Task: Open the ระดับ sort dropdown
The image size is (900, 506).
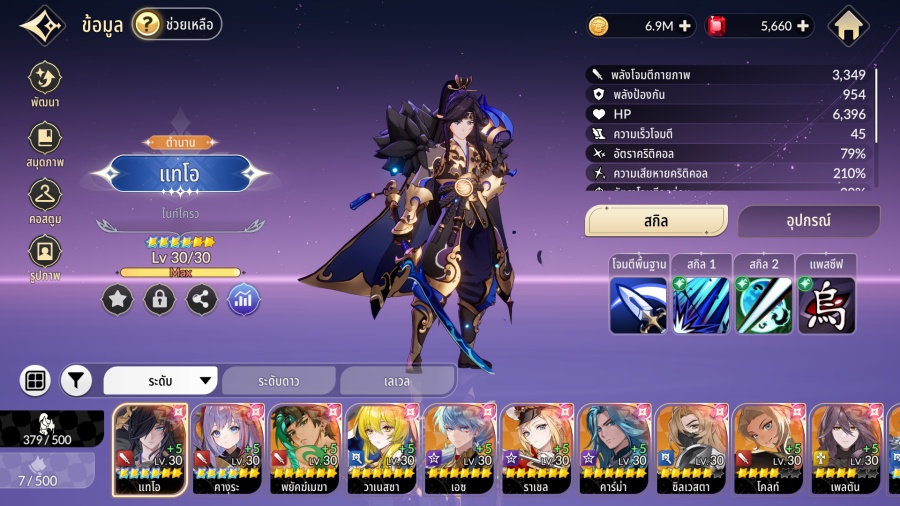Action: click(161, 381)
